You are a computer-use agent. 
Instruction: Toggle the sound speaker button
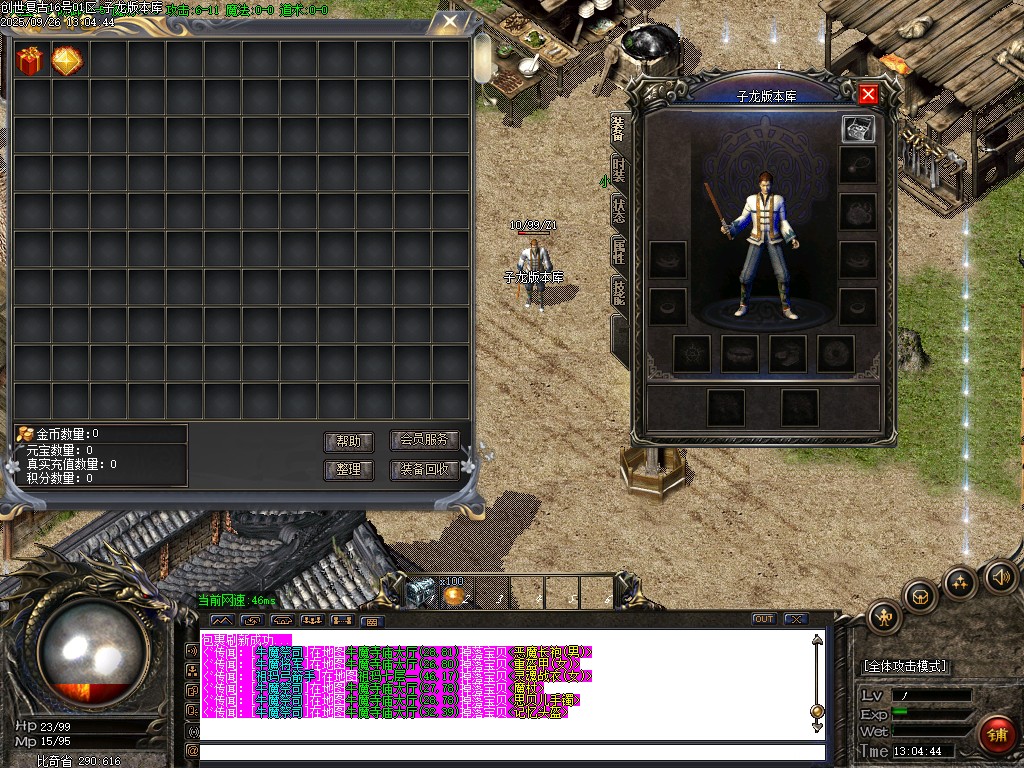999,577
